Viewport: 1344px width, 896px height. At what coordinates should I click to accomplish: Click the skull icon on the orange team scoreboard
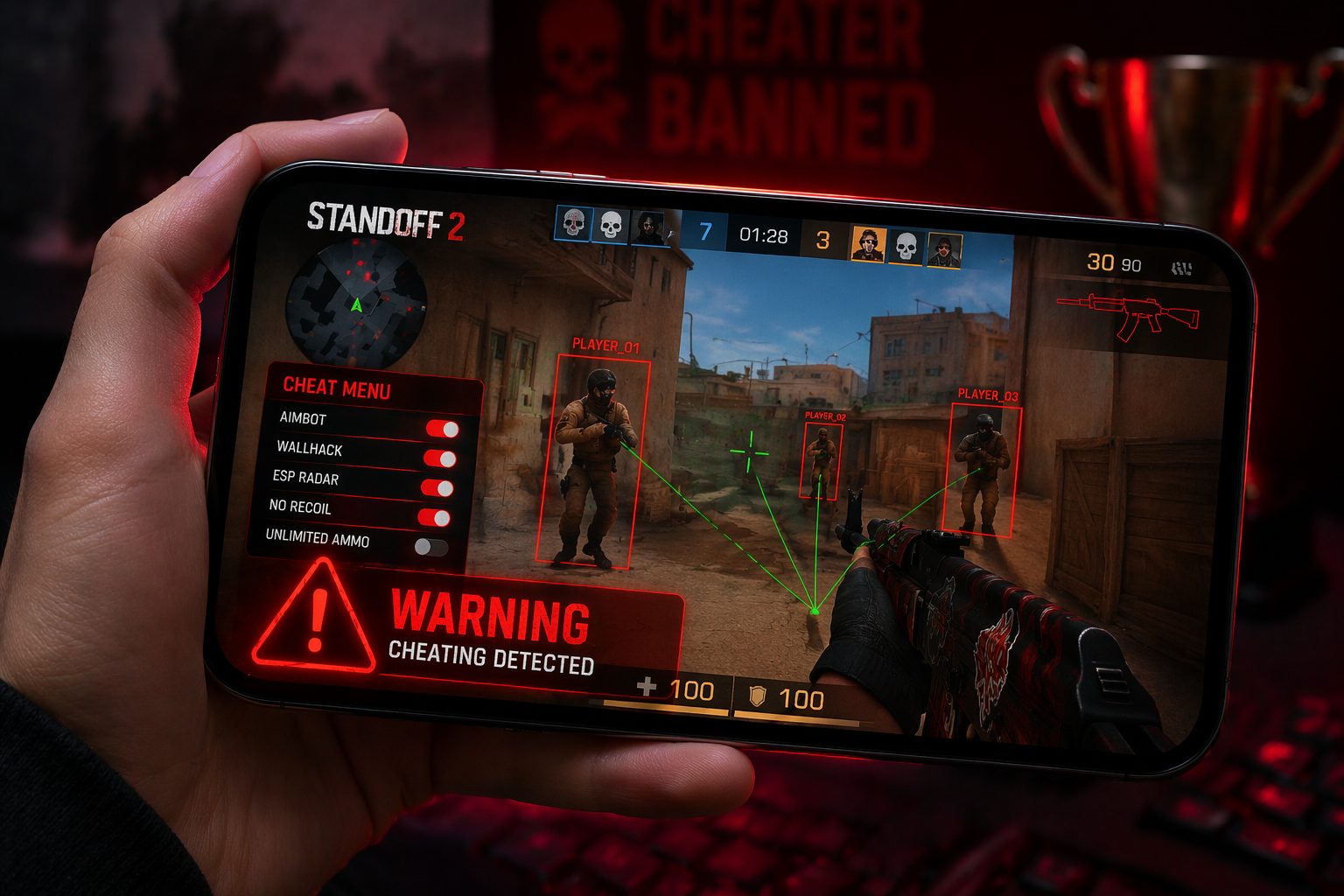(906, 248)
